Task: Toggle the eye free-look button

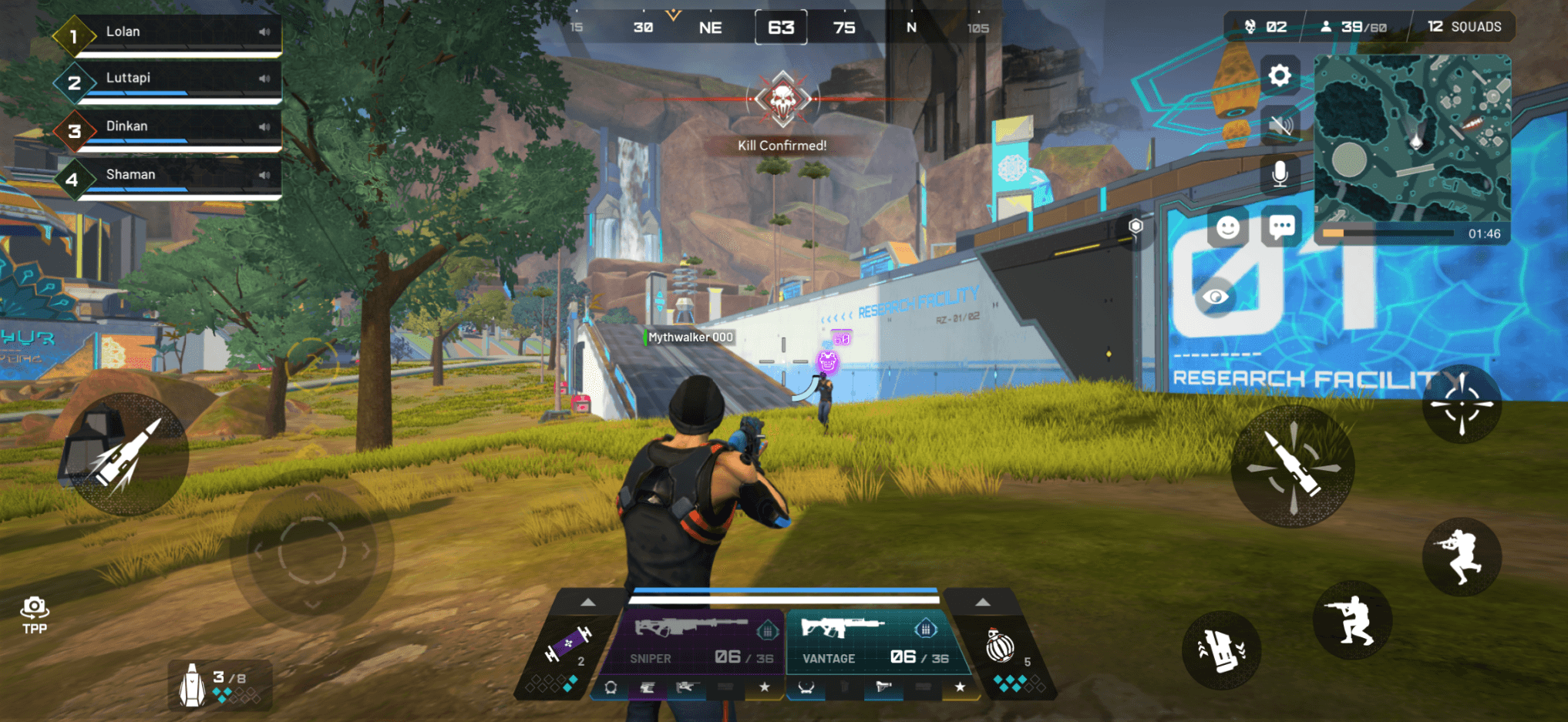Action: 1216,297
